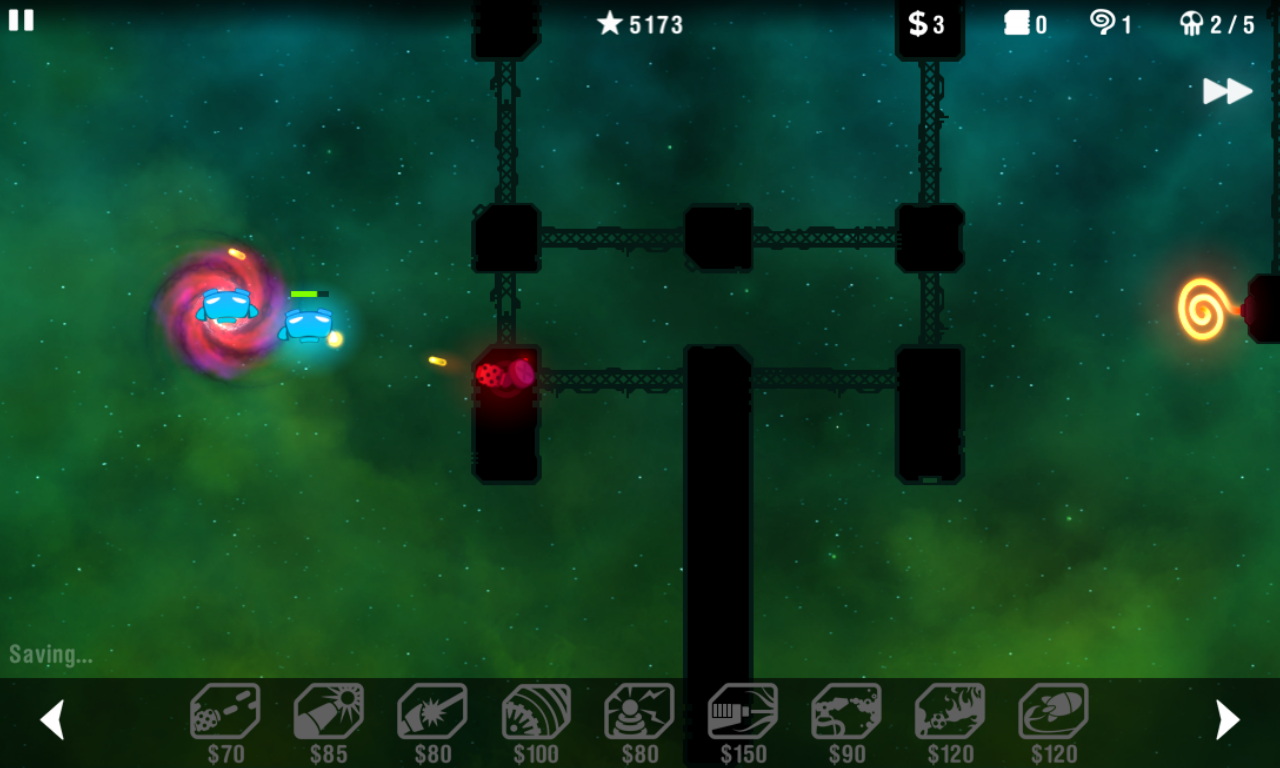Pick the $90 tower icon

point(847,712)
